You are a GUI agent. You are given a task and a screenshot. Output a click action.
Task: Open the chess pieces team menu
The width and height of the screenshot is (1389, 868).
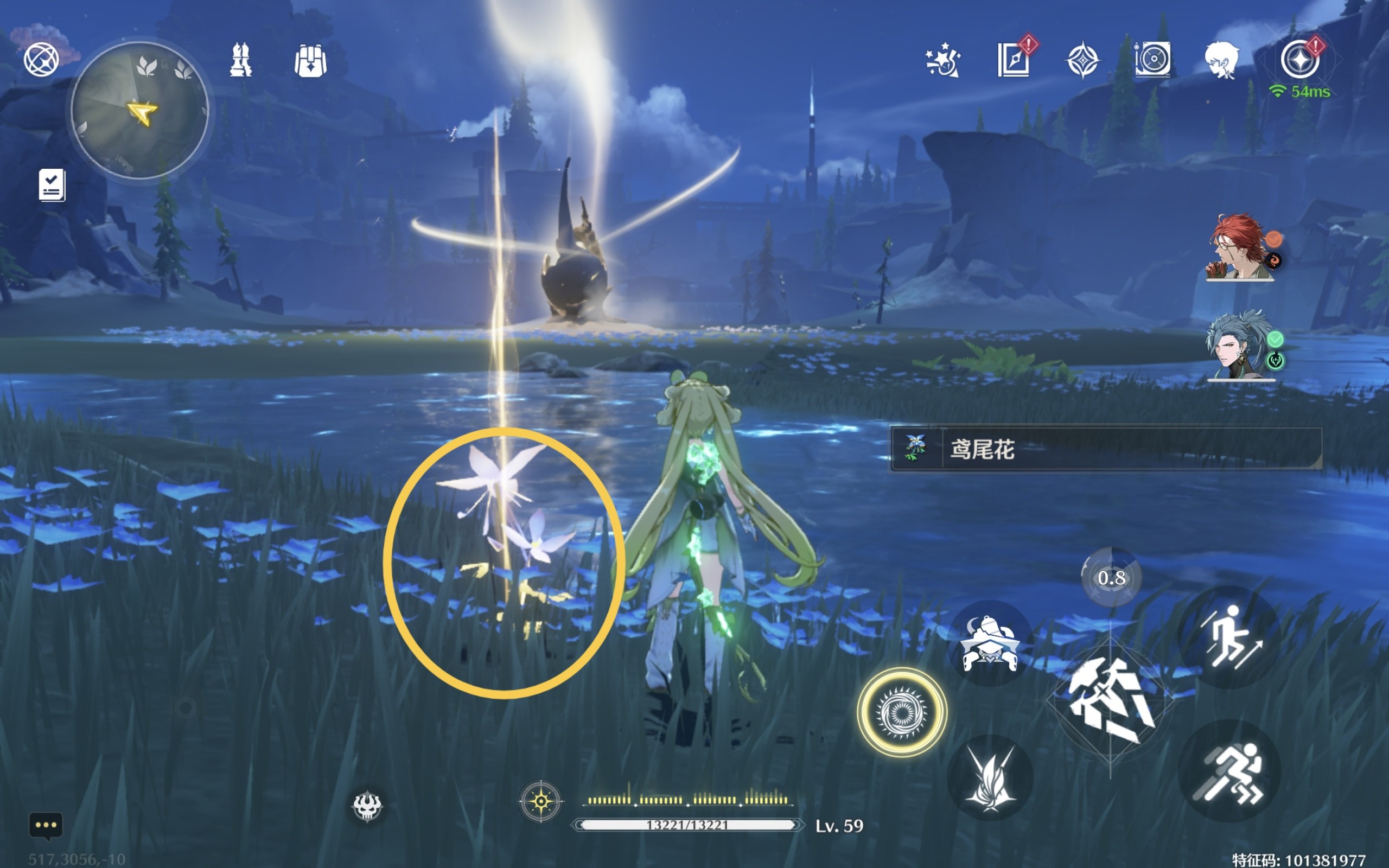click(240, 60)
